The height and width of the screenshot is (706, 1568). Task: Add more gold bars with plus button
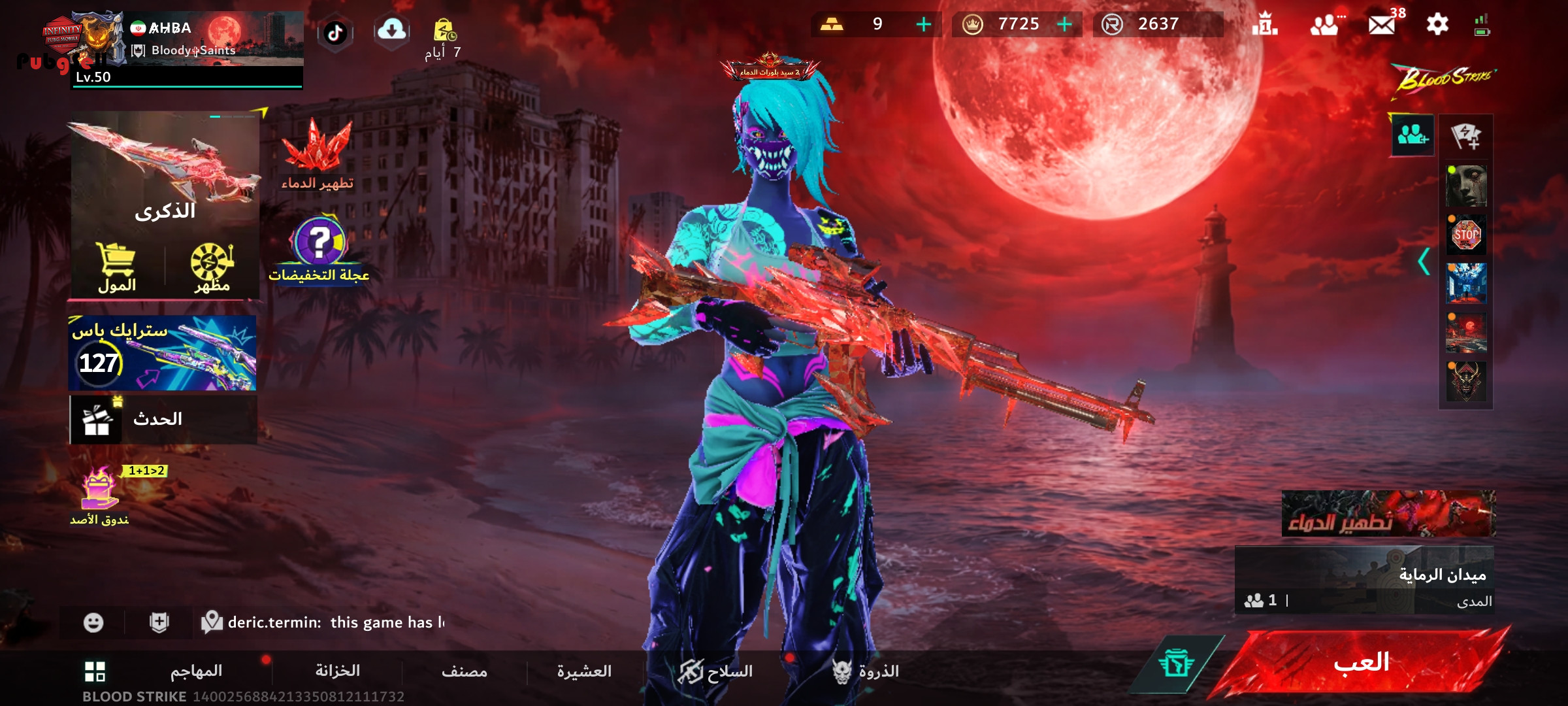point(924,25)
